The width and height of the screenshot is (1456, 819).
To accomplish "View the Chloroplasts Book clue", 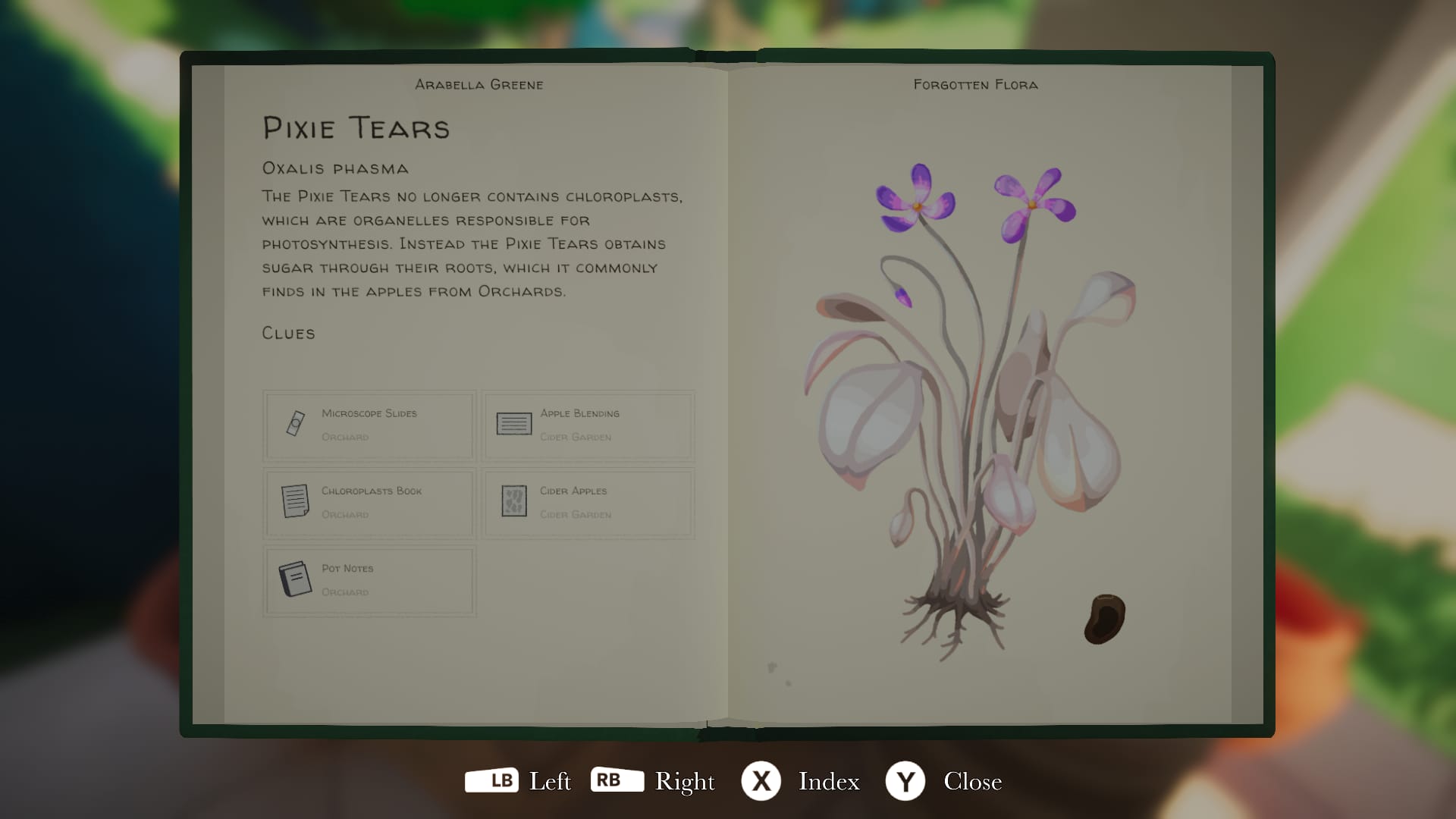I will click(369, 503).
